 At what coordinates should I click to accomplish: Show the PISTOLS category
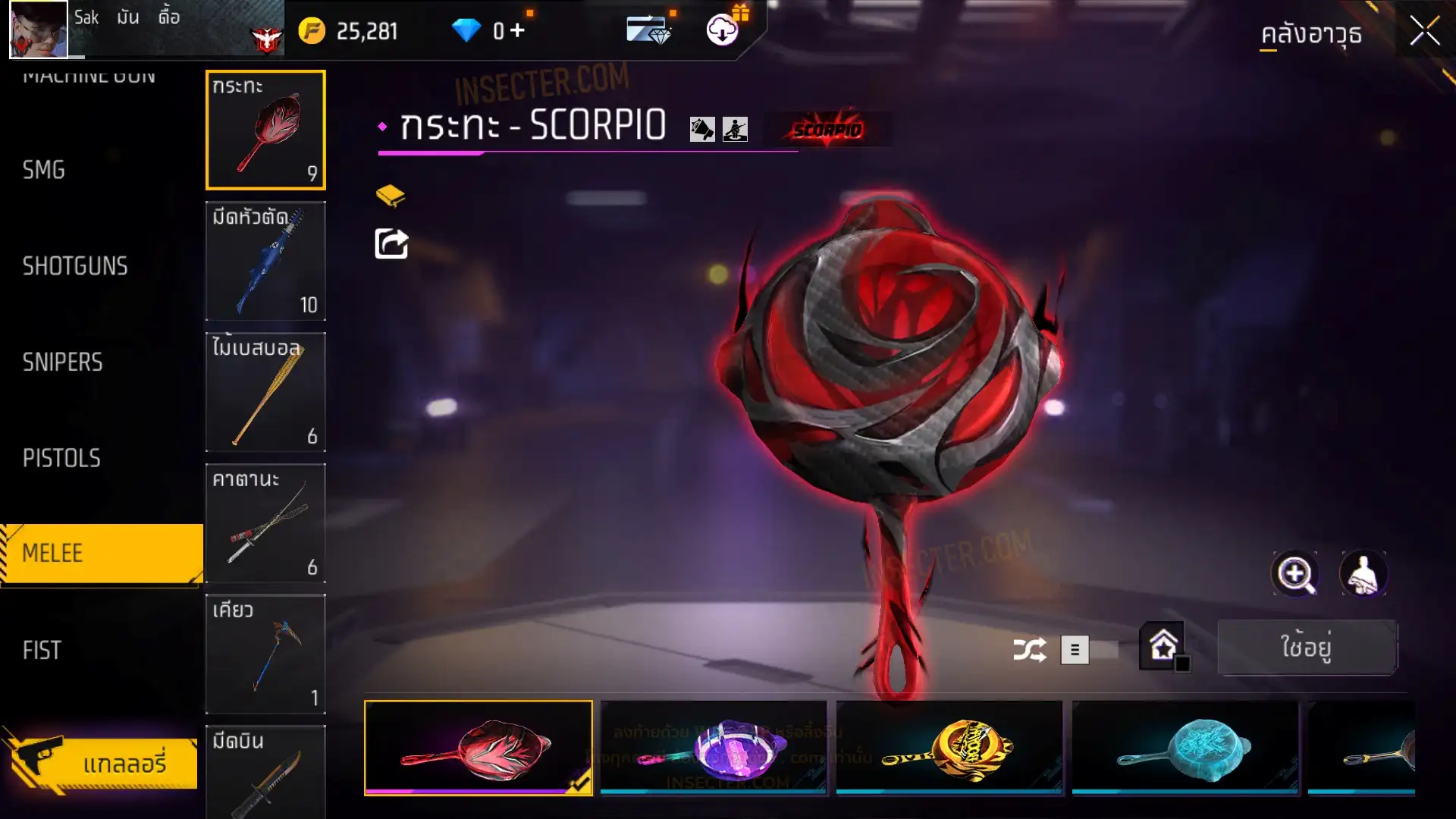[61, 458]
